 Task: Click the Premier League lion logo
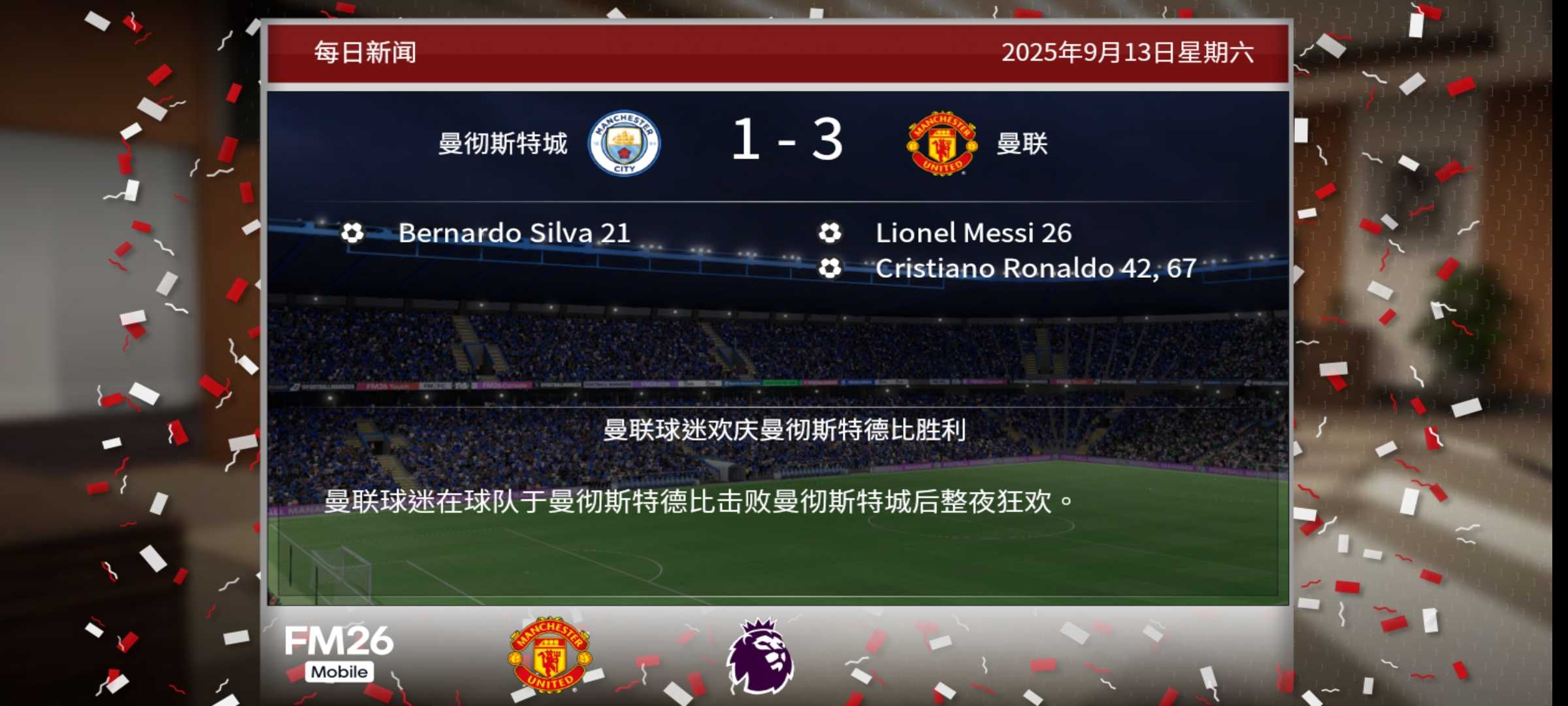pyautogui.click(x=760, y=656)
